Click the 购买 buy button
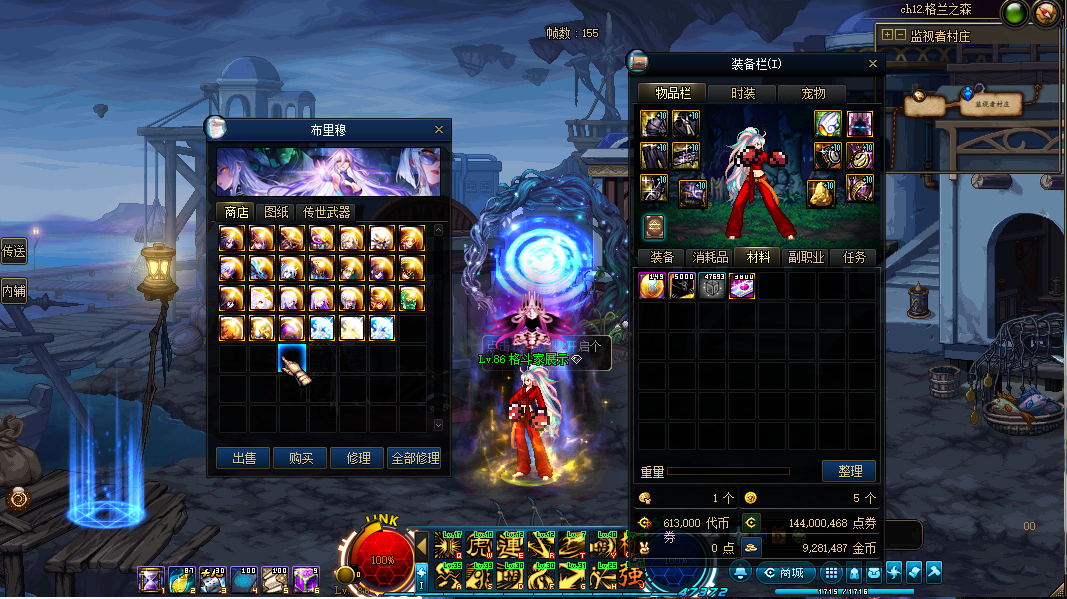Viewport: 1067px width, 599px height. pos(301,458)
